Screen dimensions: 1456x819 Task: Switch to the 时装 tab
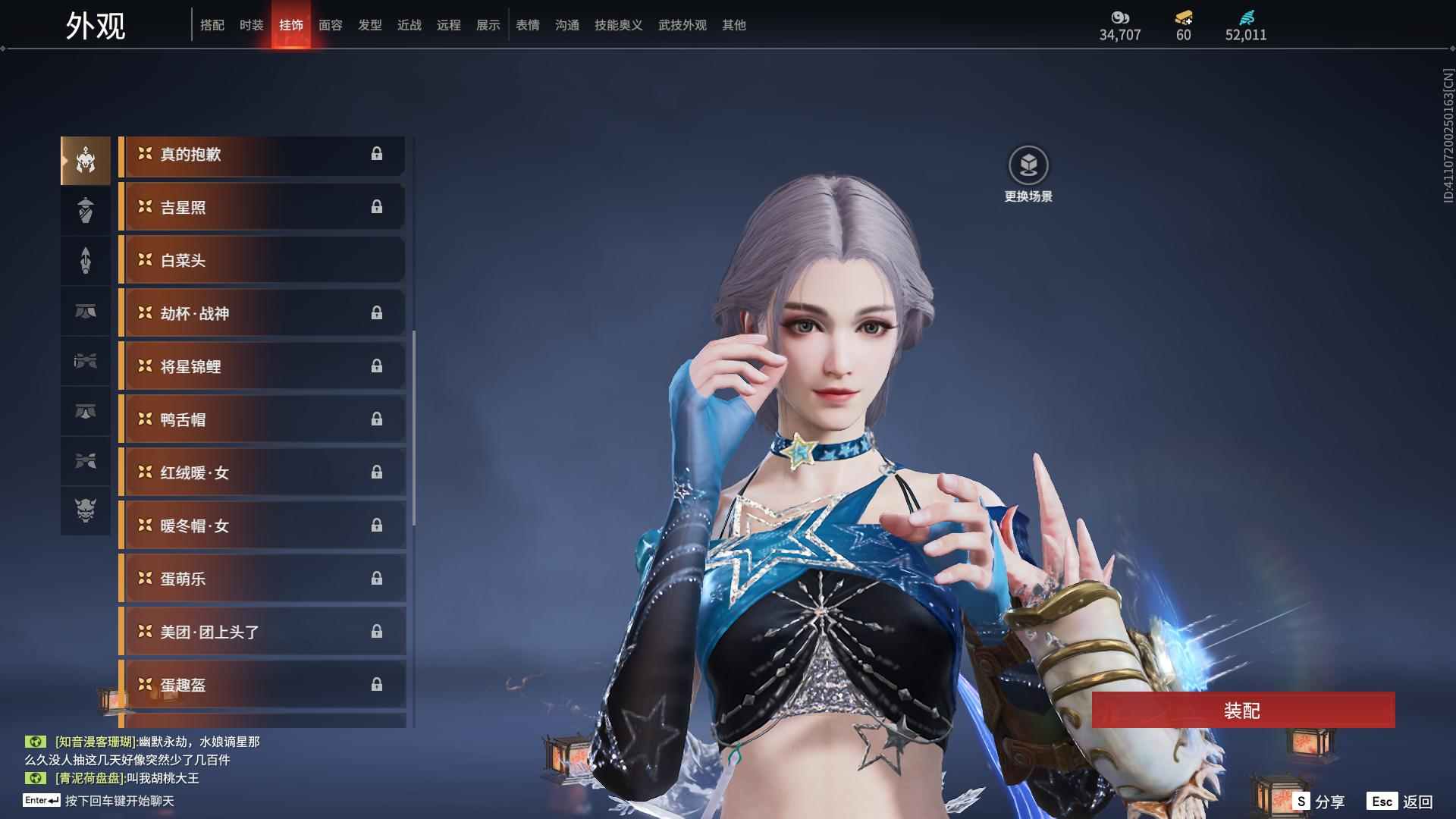251,25
